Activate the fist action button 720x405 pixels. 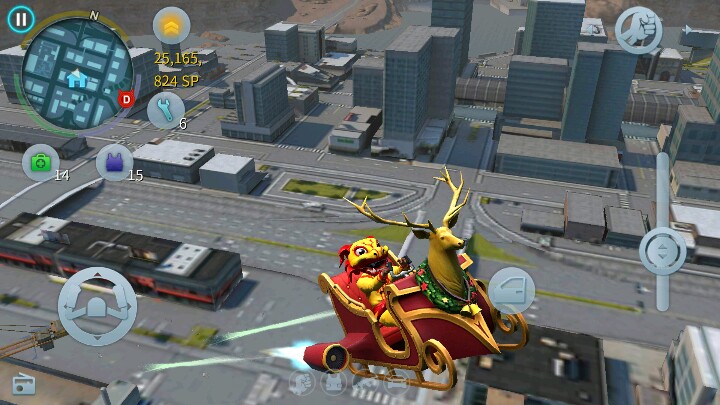(x=639, y=29)
